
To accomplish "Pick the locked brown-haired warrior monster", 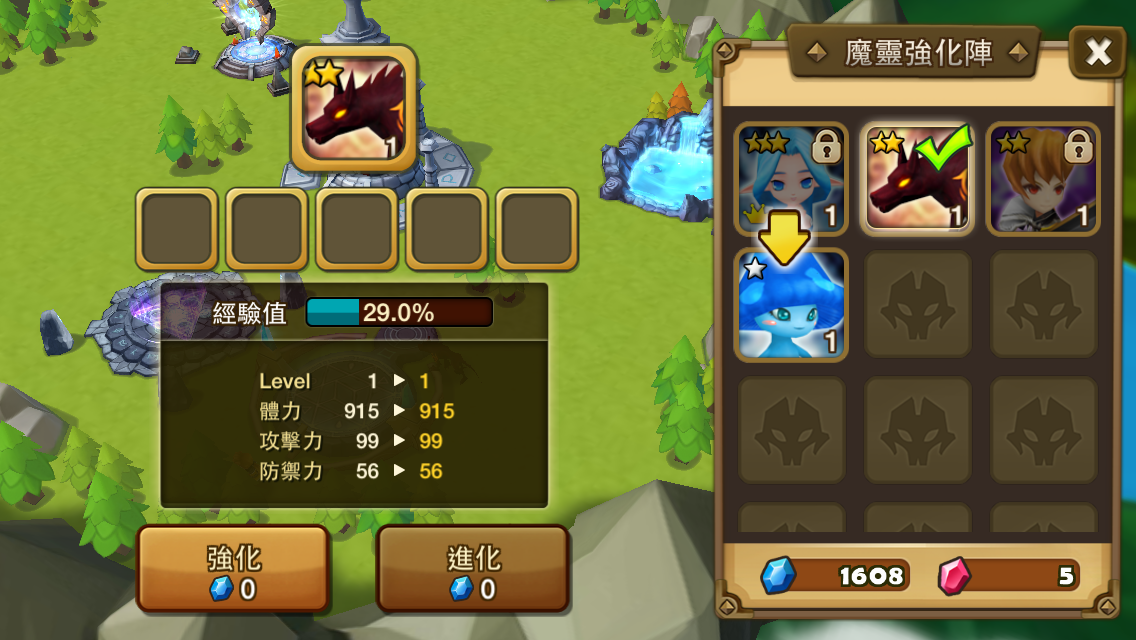I will point(1043,180).
